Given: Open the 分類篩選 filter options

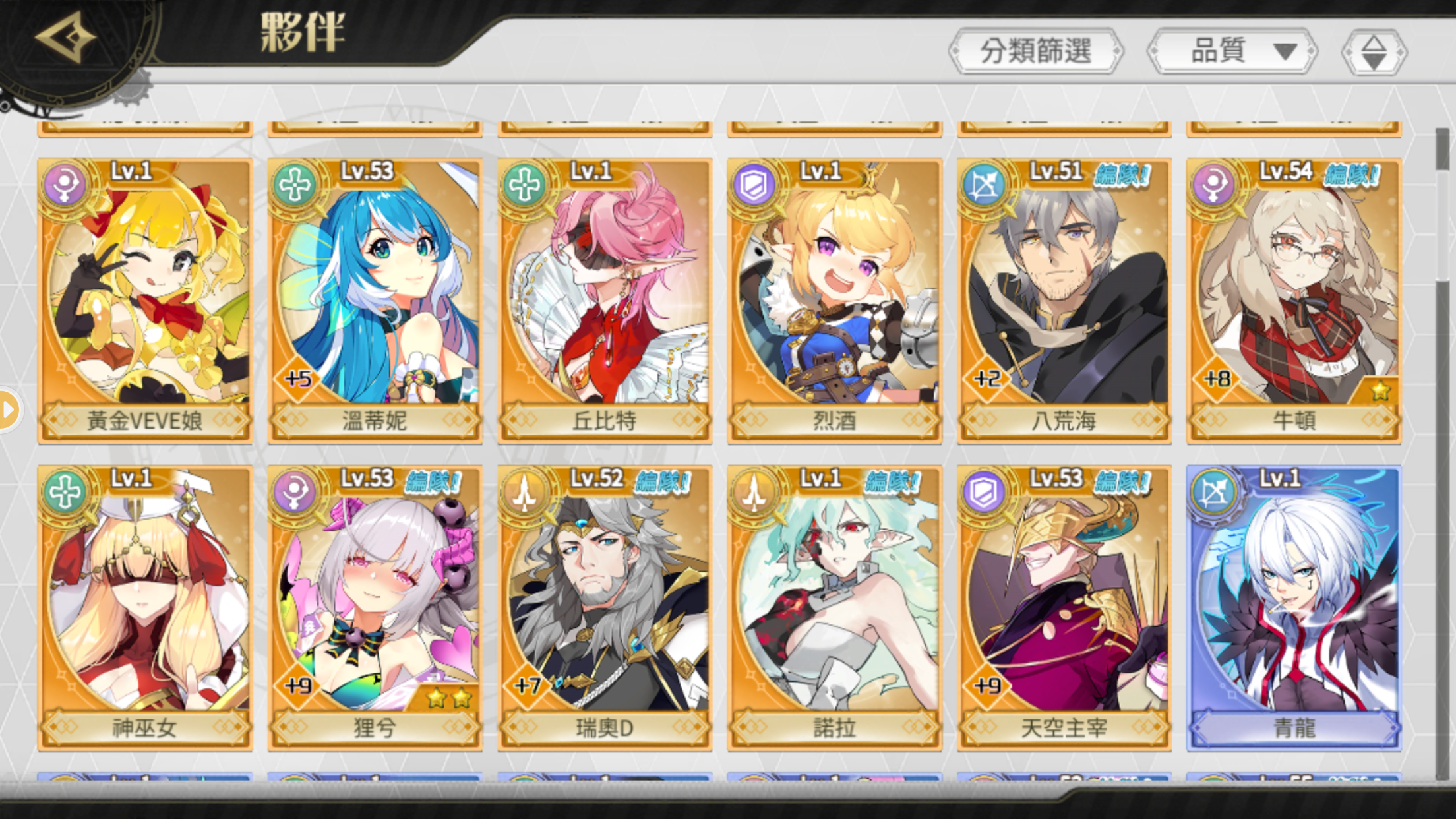Looking at the screenshot, I should (1035, 51).
